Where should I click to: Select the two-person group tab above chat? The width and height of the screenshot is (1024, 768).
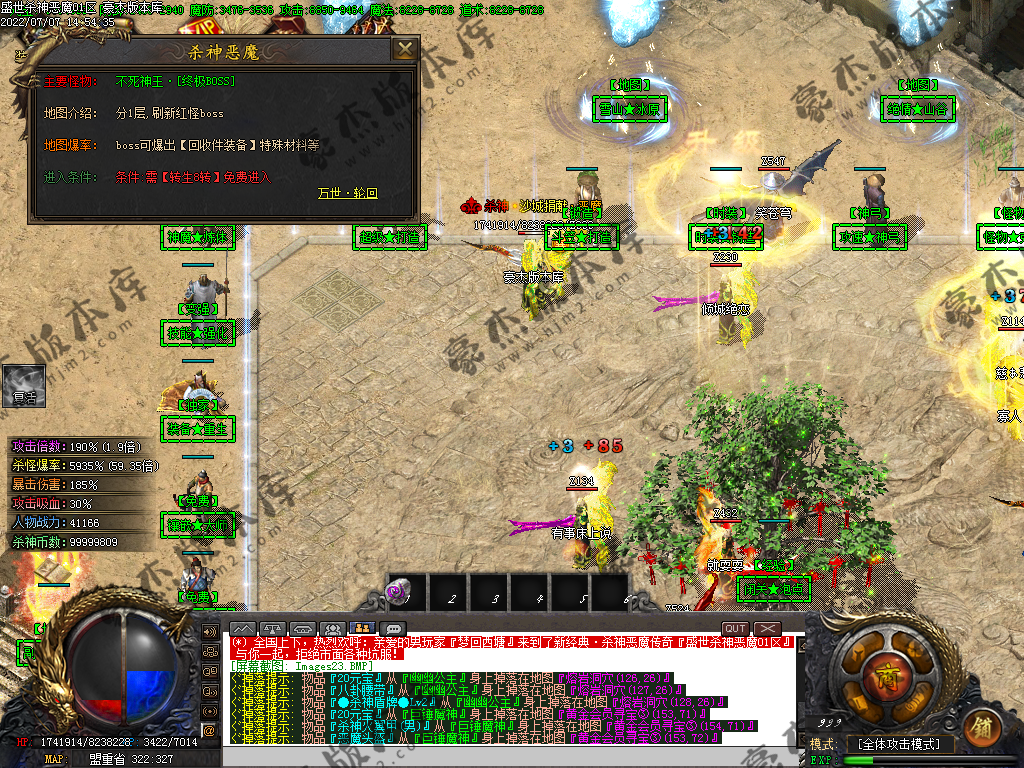coord(362,629)
